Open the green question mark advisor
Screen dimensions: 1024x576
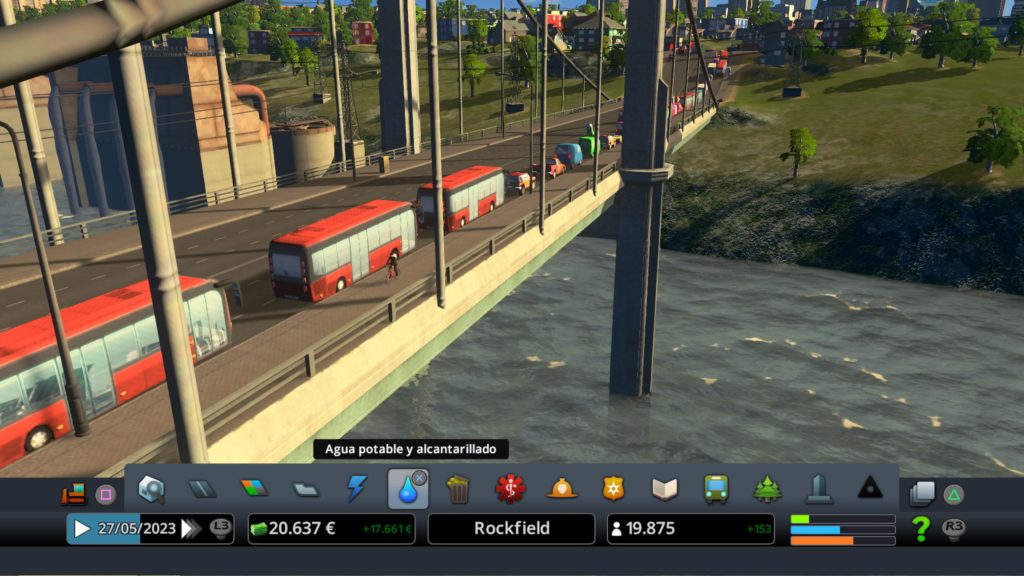pos(921,529)
